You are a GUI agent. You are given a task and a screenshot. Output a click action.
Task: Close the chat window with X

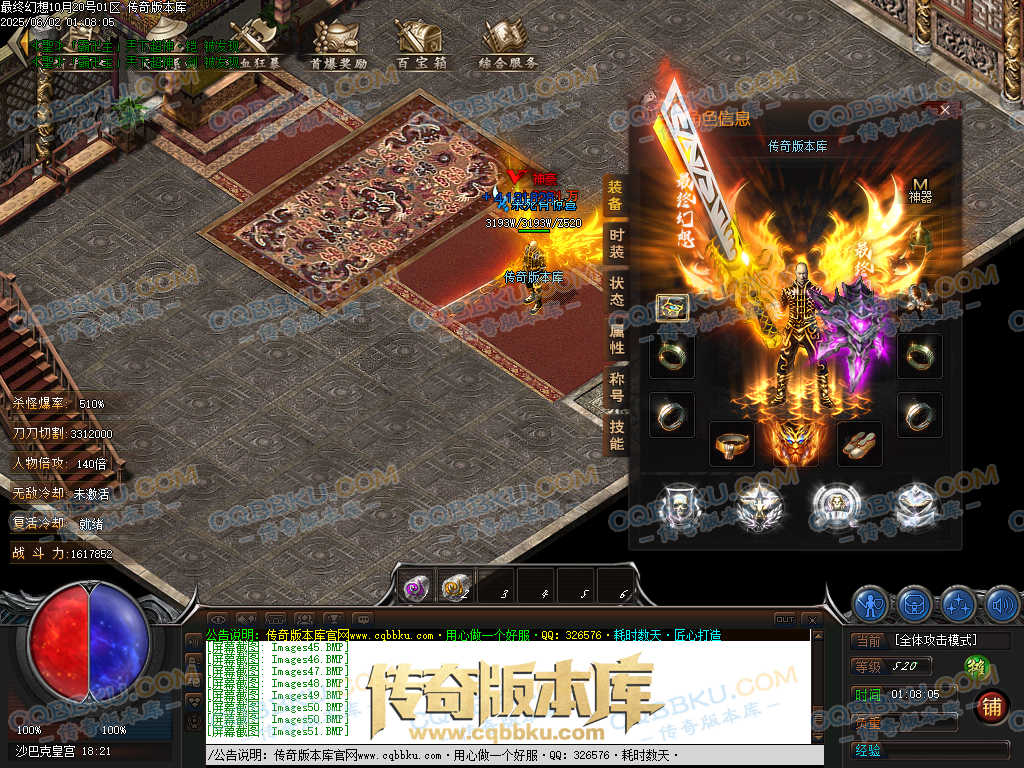(812, 620)
